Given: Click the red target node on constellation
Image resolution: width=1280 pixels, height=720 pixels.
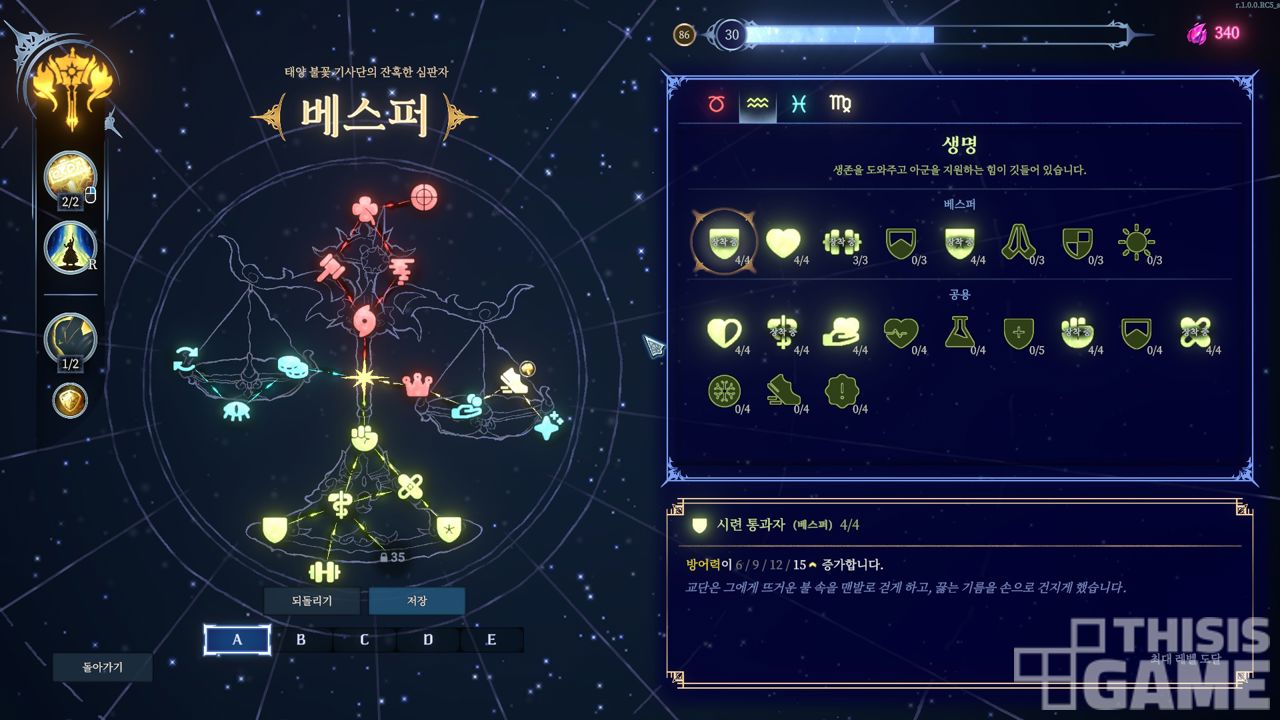Looking at the screenshot, I should click(x=424, y=197).
